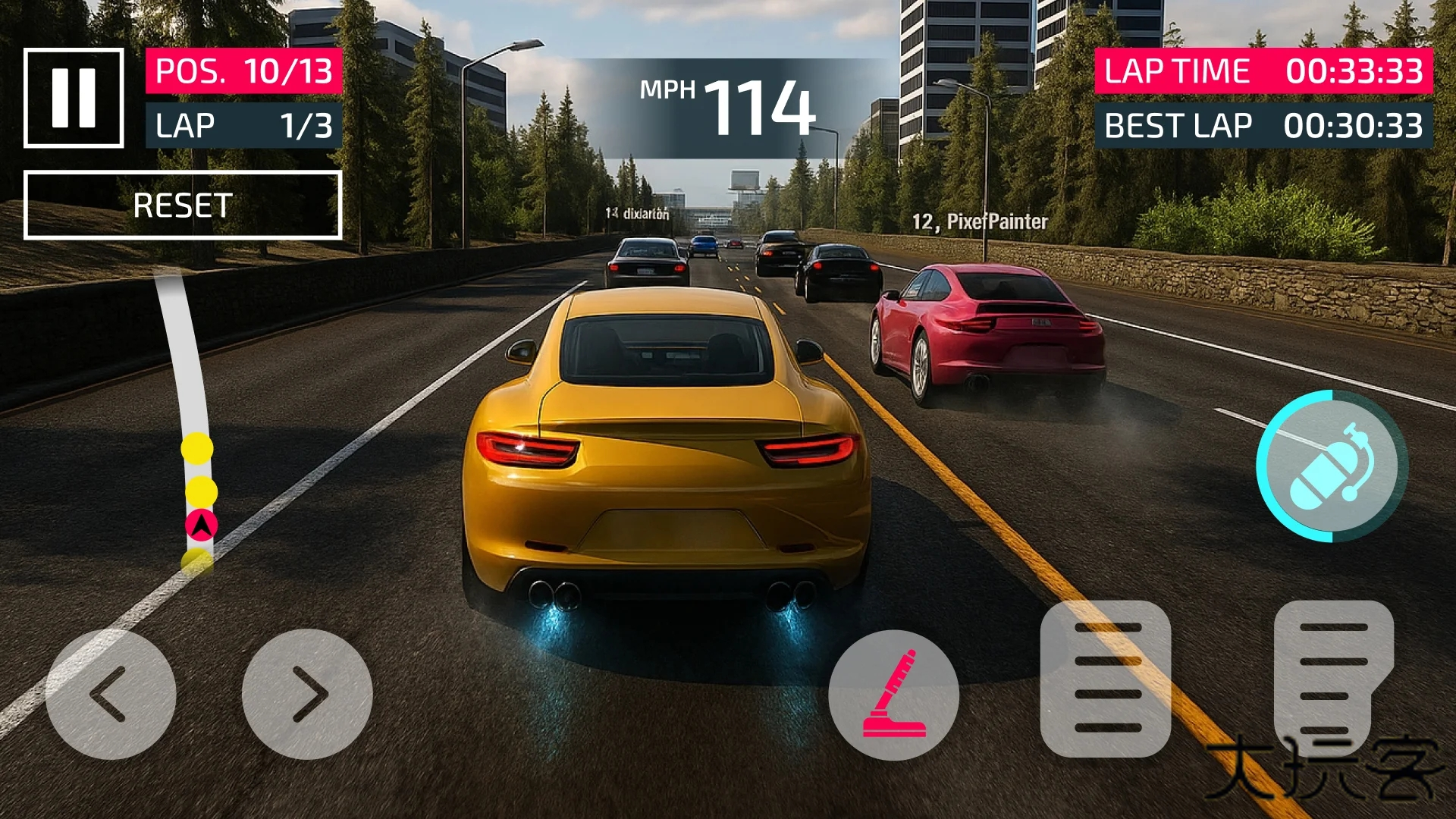
Task: Click the dixiarton racer nametag
Action: tap(639, 214)
